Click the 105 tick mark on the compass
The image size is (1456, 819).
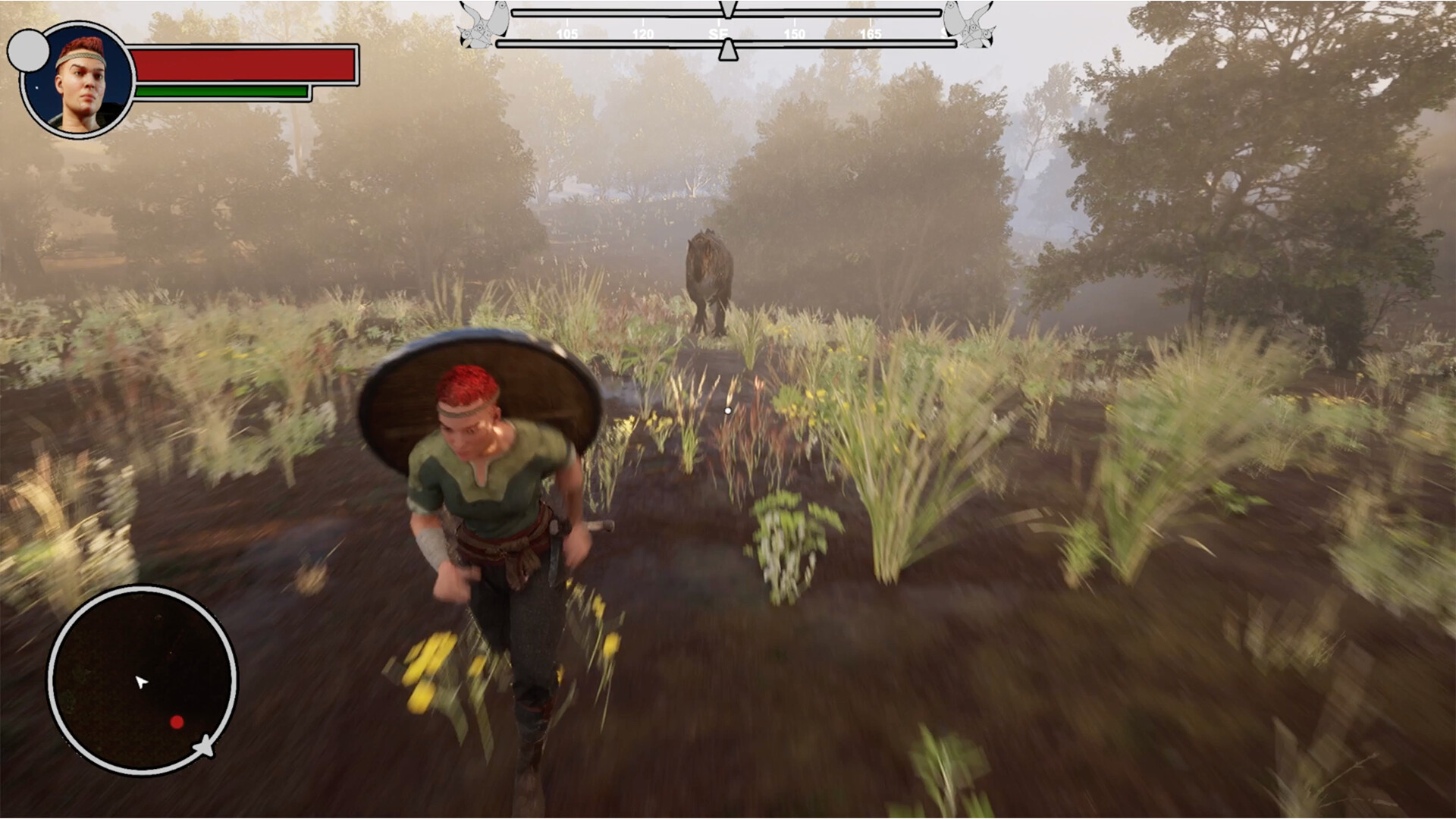tap(566, 33)
